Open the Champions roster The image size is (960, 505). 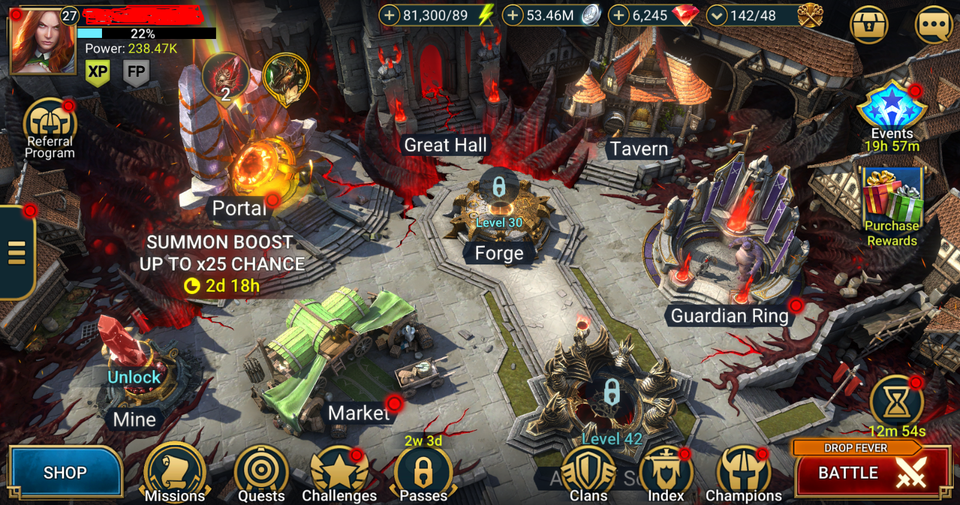(743, 471)
